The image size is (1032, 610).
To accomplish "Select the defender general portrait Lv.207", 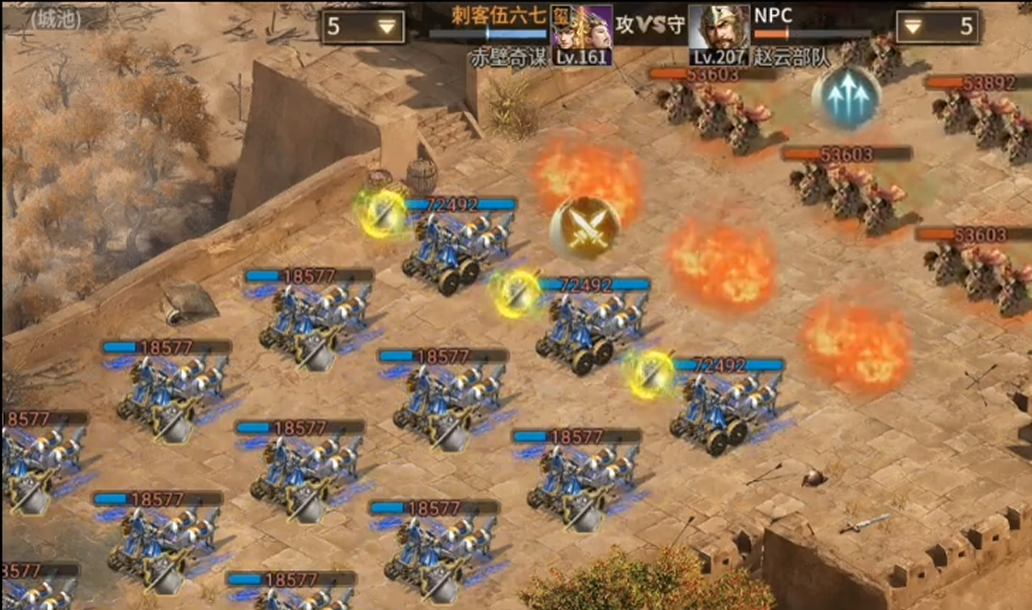I will 718,33.
